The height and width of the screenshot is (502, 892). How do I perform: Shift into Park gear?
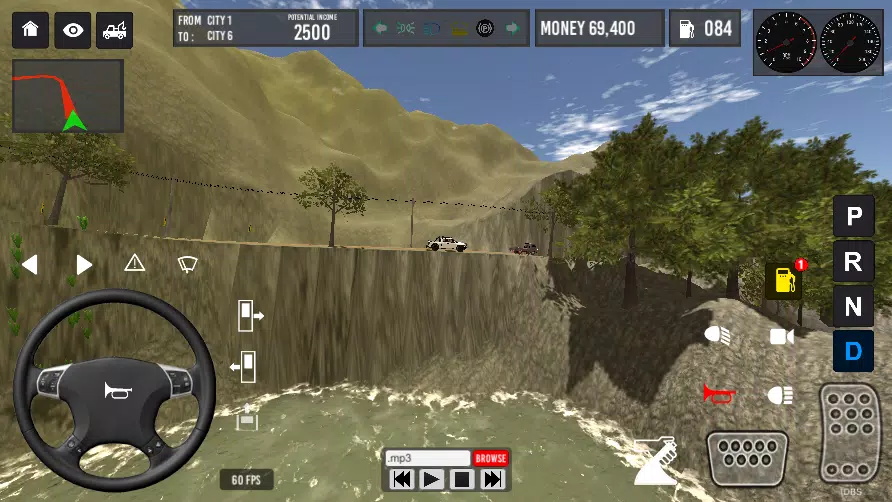coord(853,216)
